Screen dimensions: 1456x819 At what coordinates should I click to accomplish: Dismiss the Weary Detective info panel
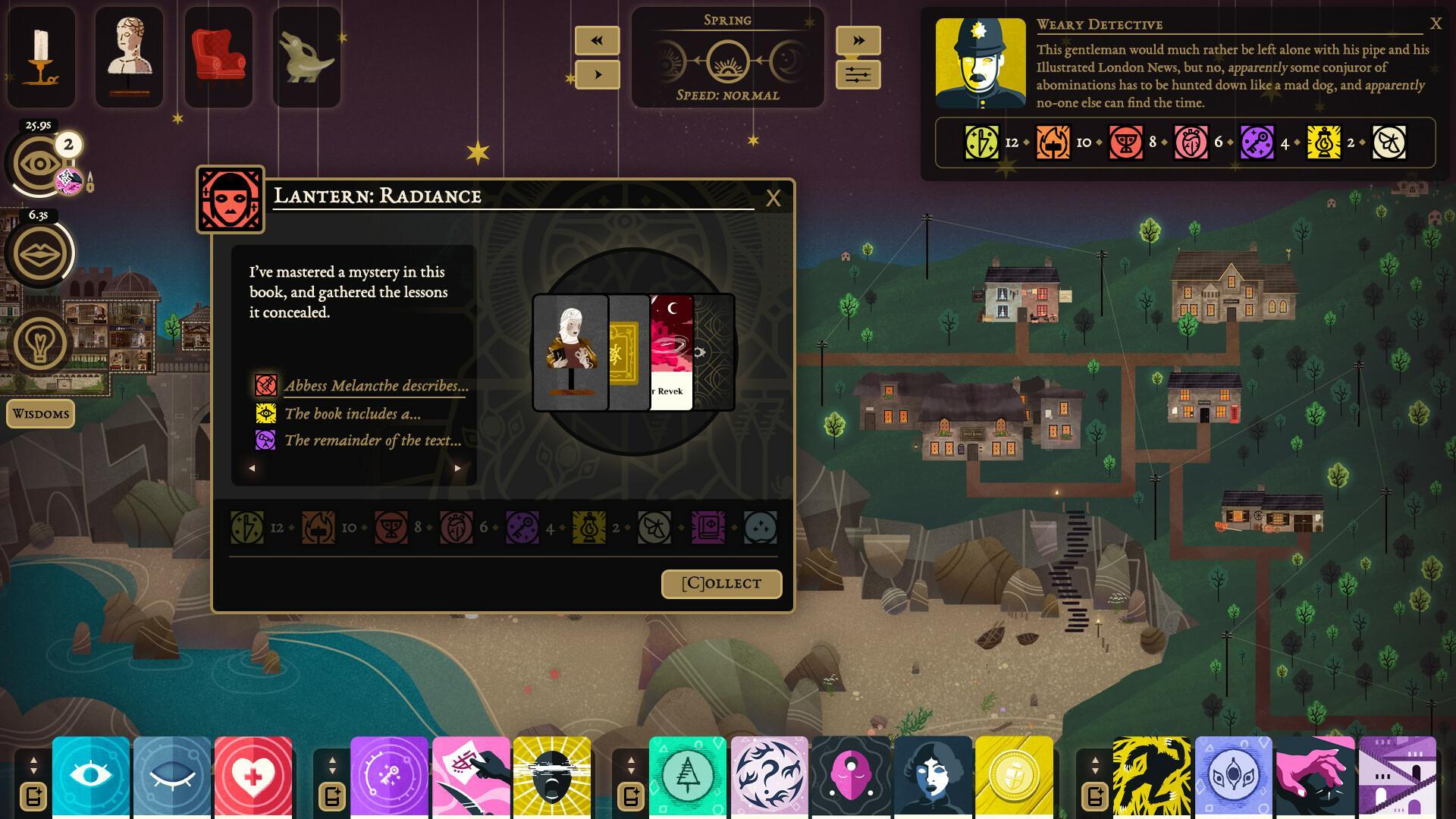click(x=1436, y=24)
